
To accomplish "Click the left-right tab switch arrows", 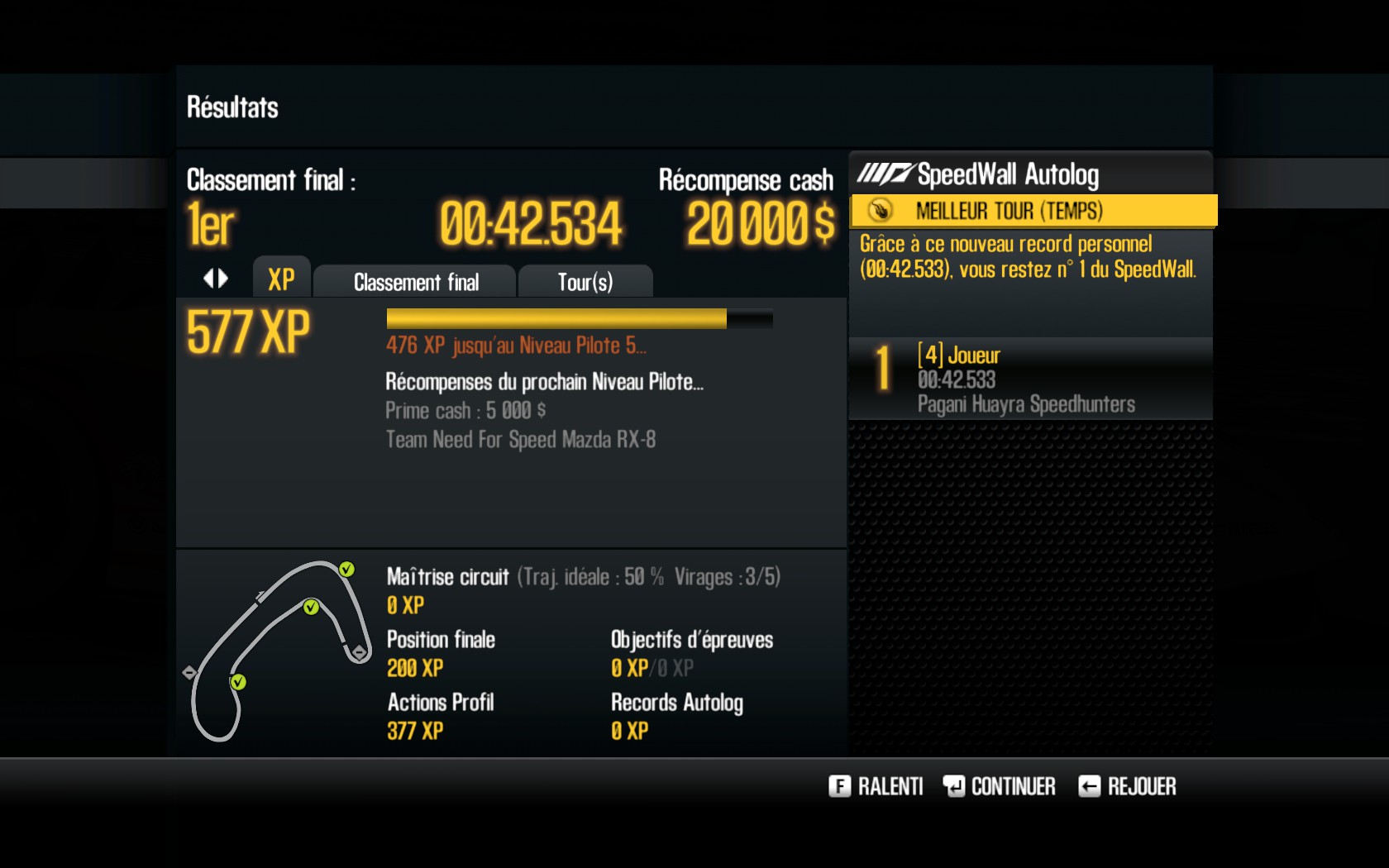I will click(x=216, y=279).
